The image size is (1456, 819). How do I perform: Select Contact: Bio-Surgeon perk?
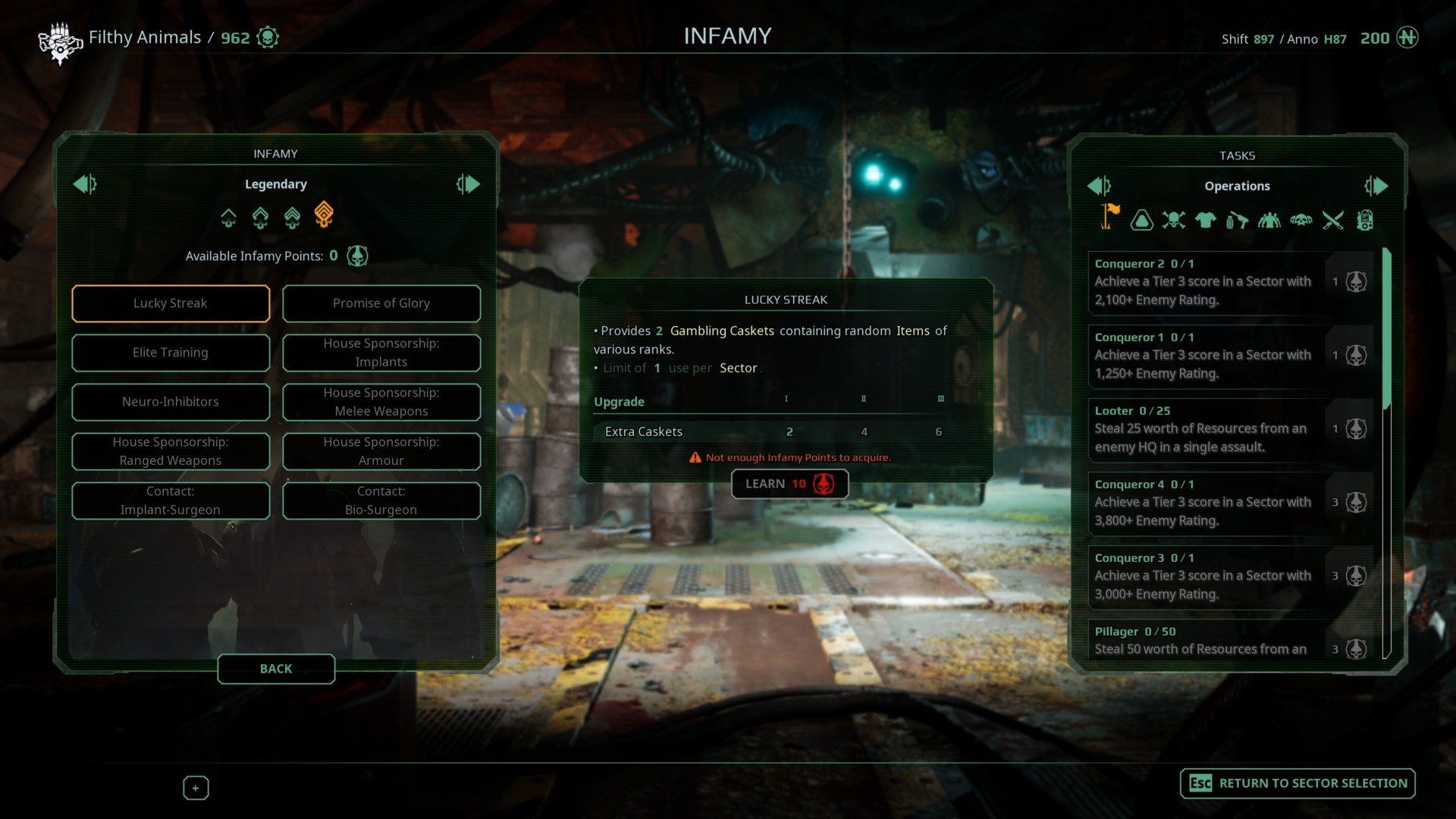point(381,500)
